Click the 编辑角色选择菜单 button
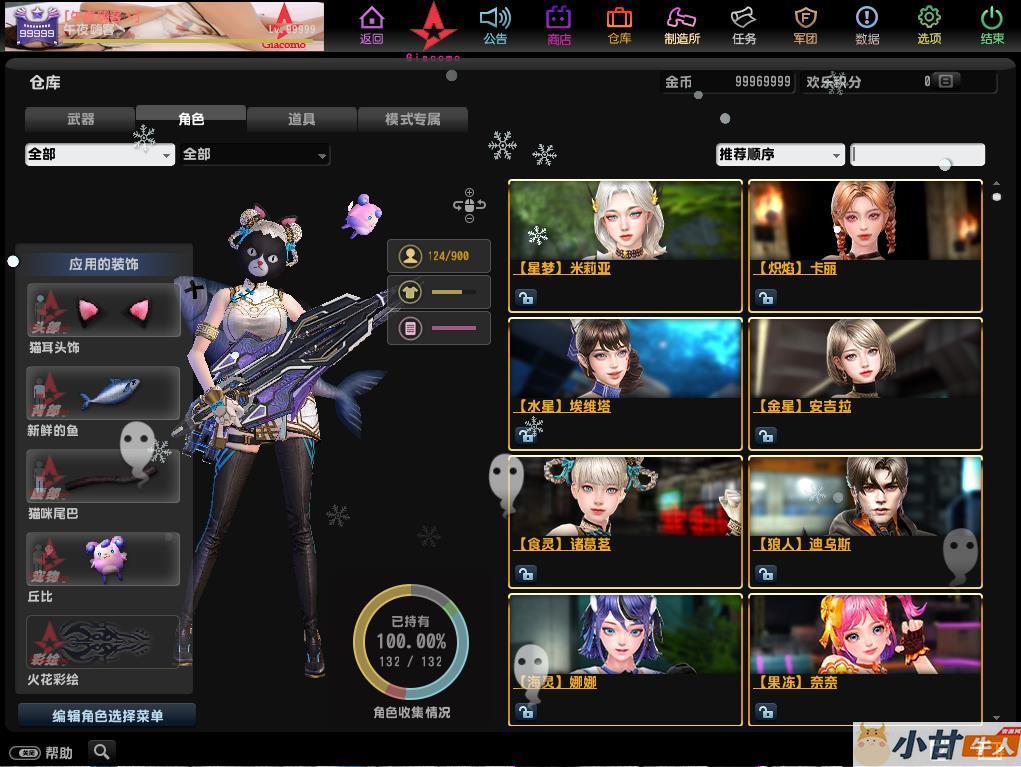The height and width of the screenshot is (767, 1021). click(x=107, y=715)
